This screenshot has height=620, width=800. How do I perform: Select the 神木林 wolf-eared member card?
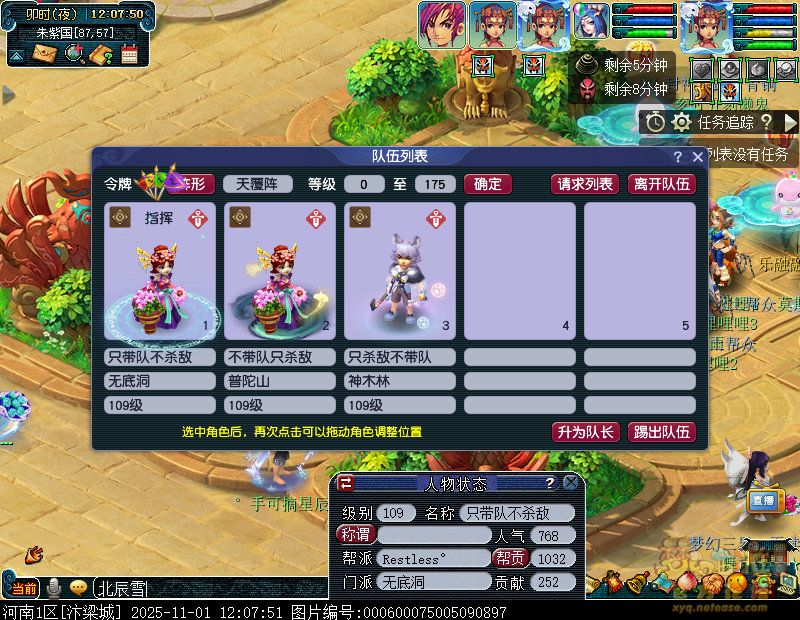[399, 271]
